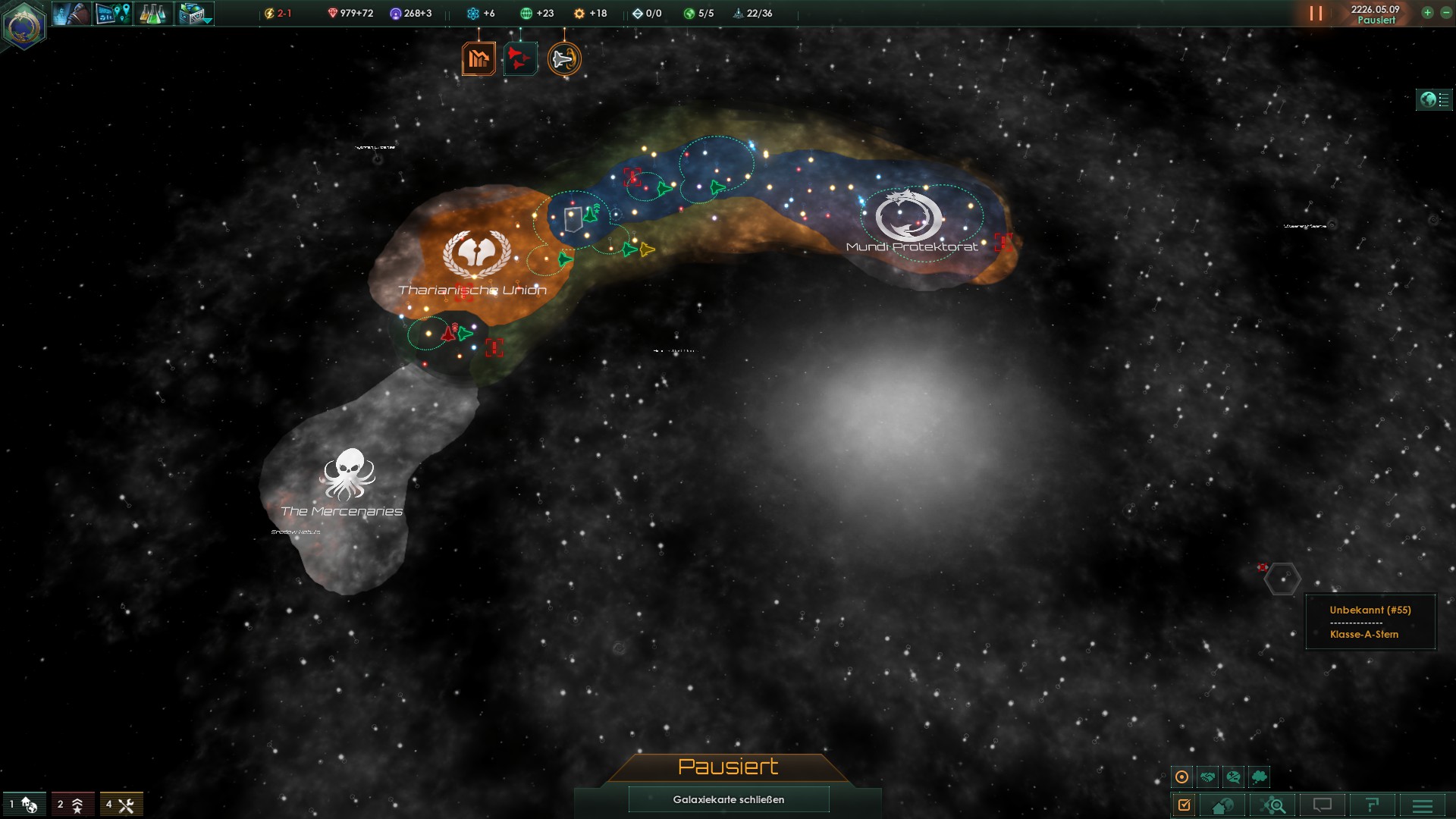Increase game speed with the plus button
This screenshot has width=1456, height=819.
[x=1427, y=13]
